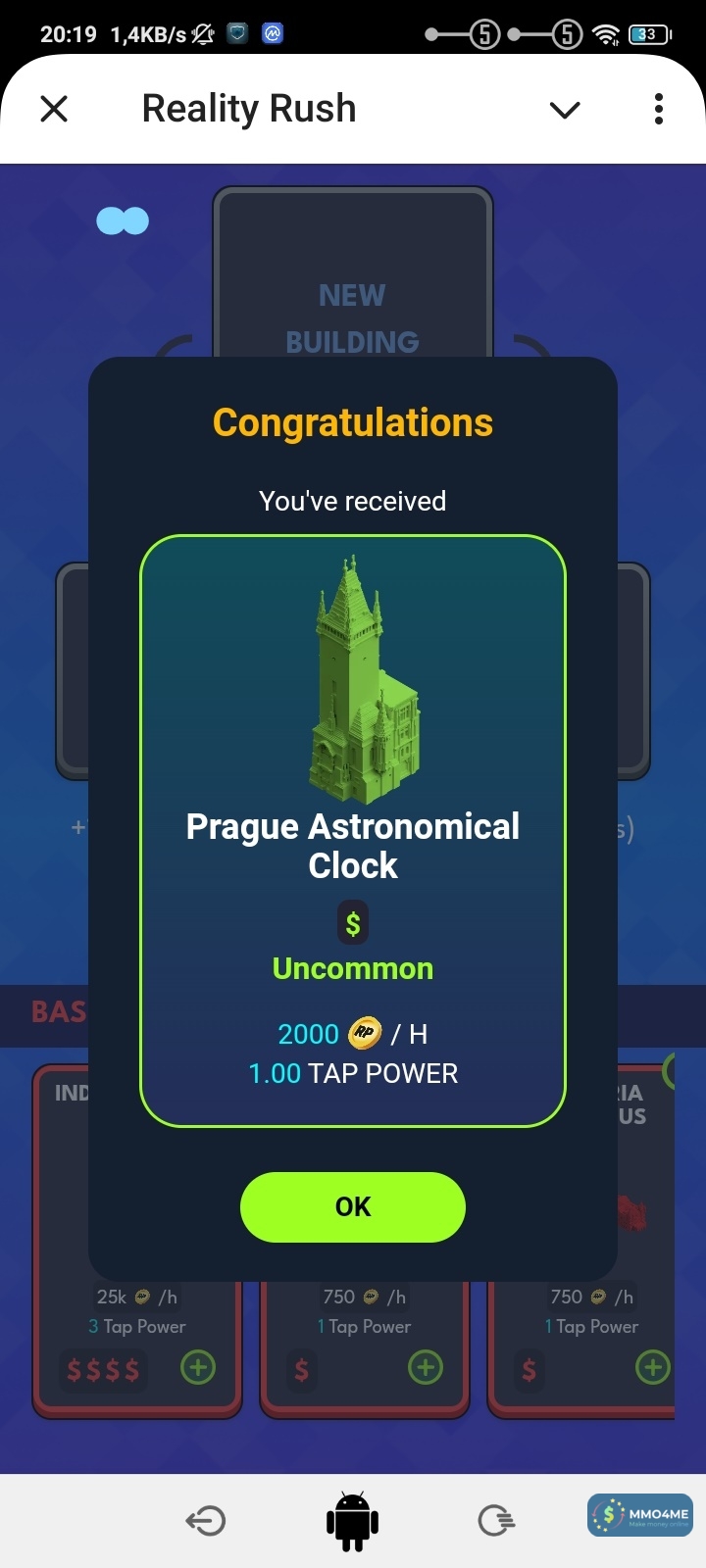
Task: Confirm the reward with the OK button
Action: pos(353,1206)
